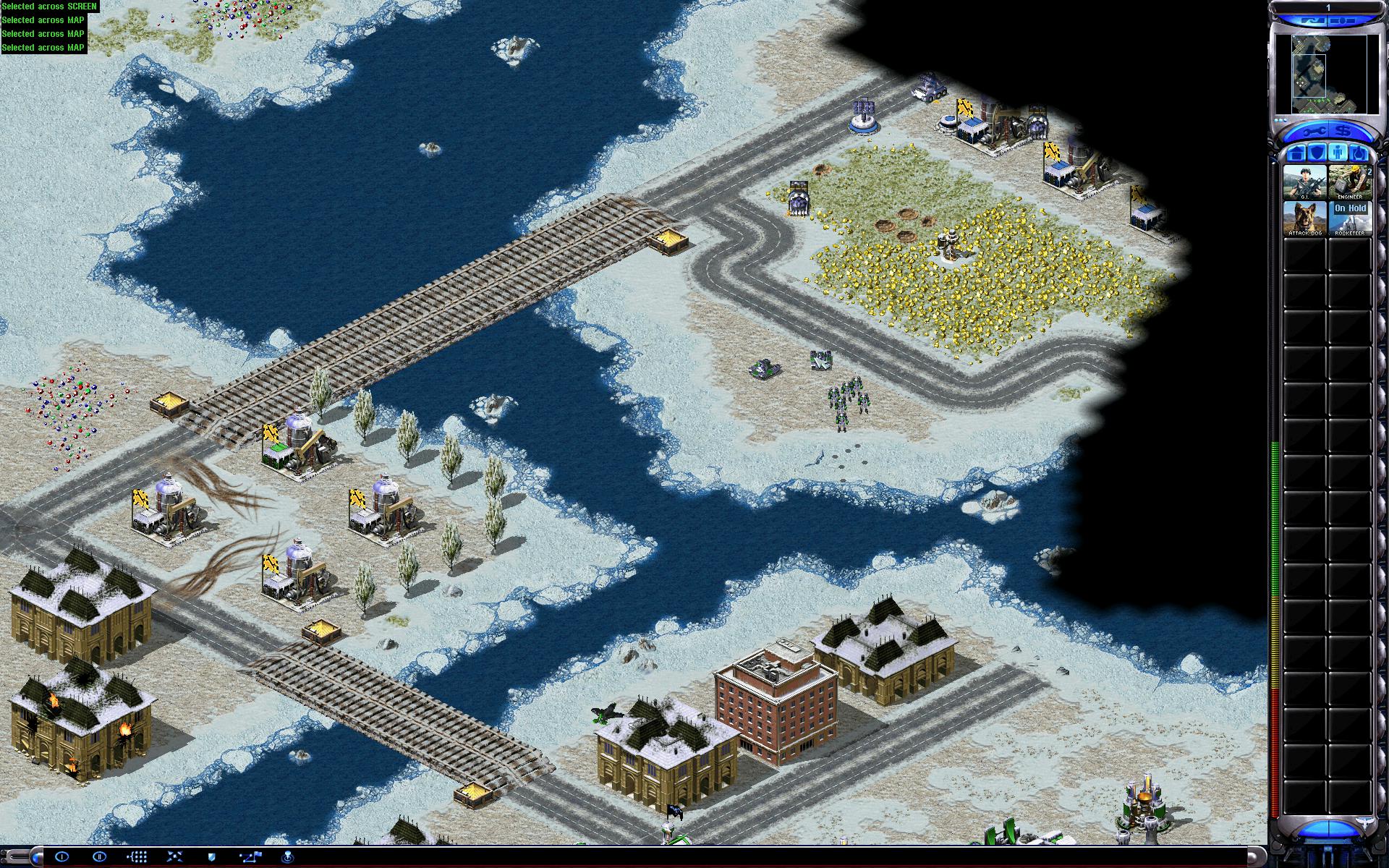1389x868 pixels.
Task: Queue a G.I. infantry unit
Action: tap(1304, 182)
